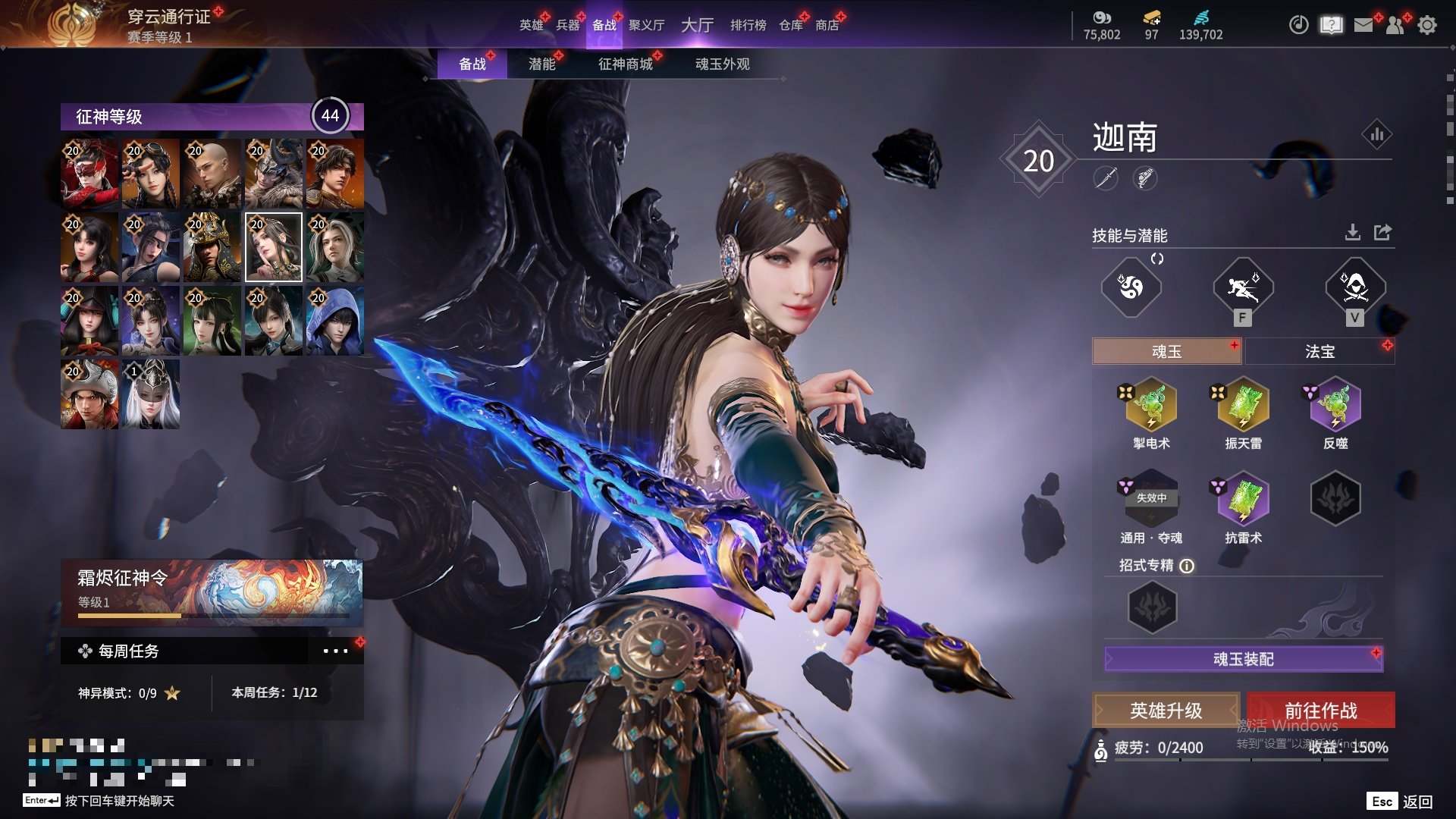Switch to the 潜能 tab

click(541, 64)
